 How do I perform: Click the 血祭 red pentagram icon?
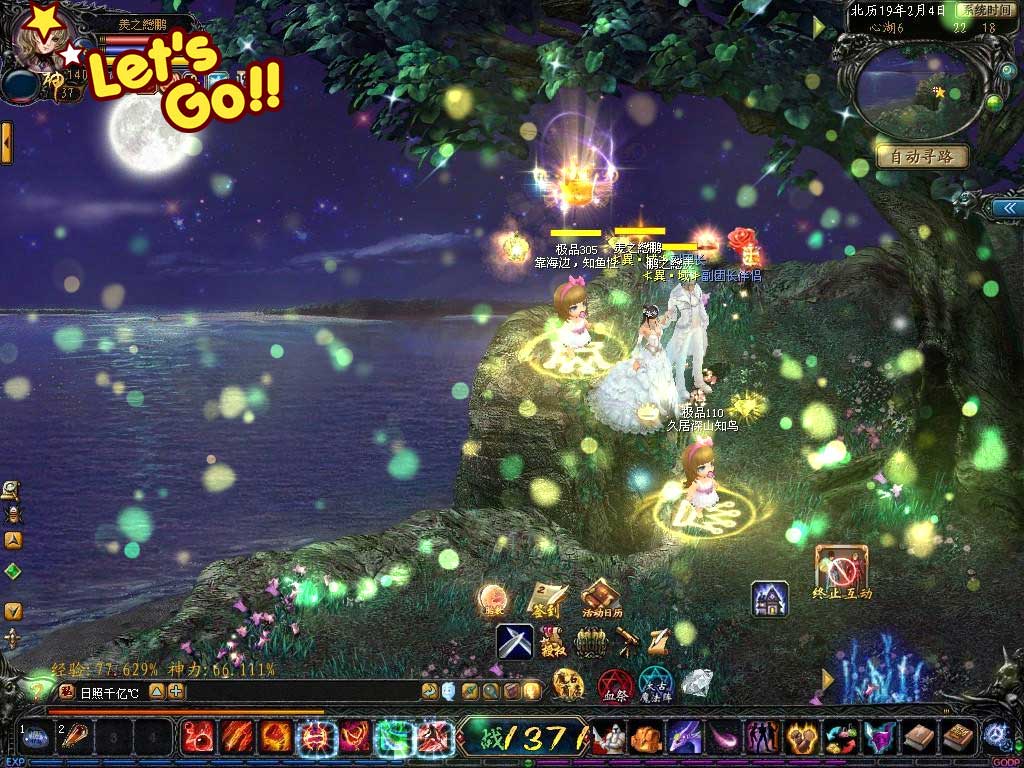pos(614,686)
